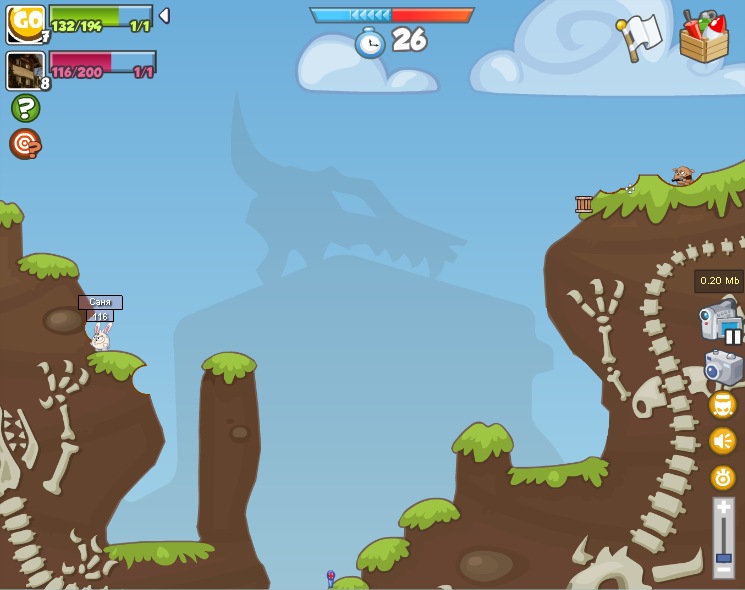Open the green question mark help
Image resolution: width=745 pixels, height=590 pixels.
point(25,108)
